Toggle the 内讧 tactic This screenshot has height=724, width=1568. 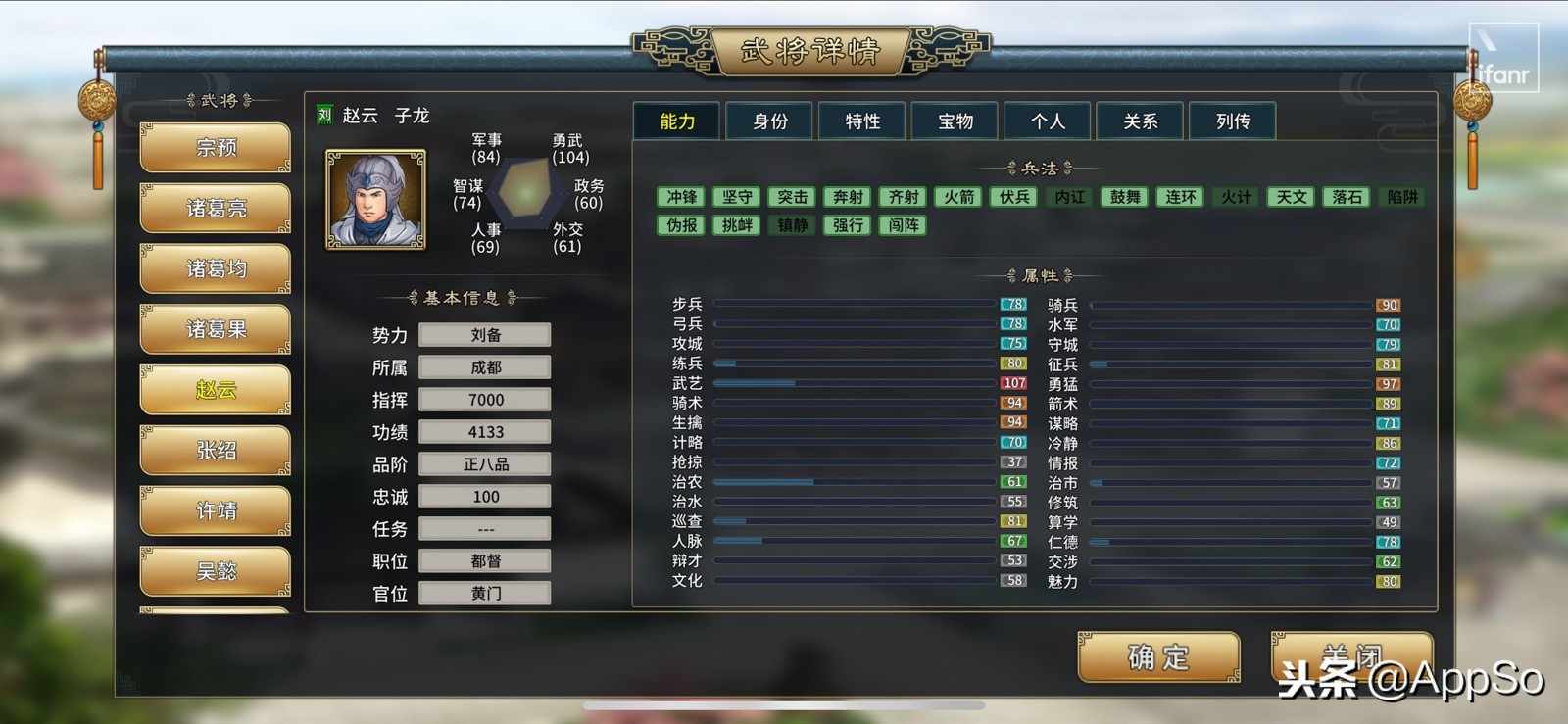[1069, 197]
